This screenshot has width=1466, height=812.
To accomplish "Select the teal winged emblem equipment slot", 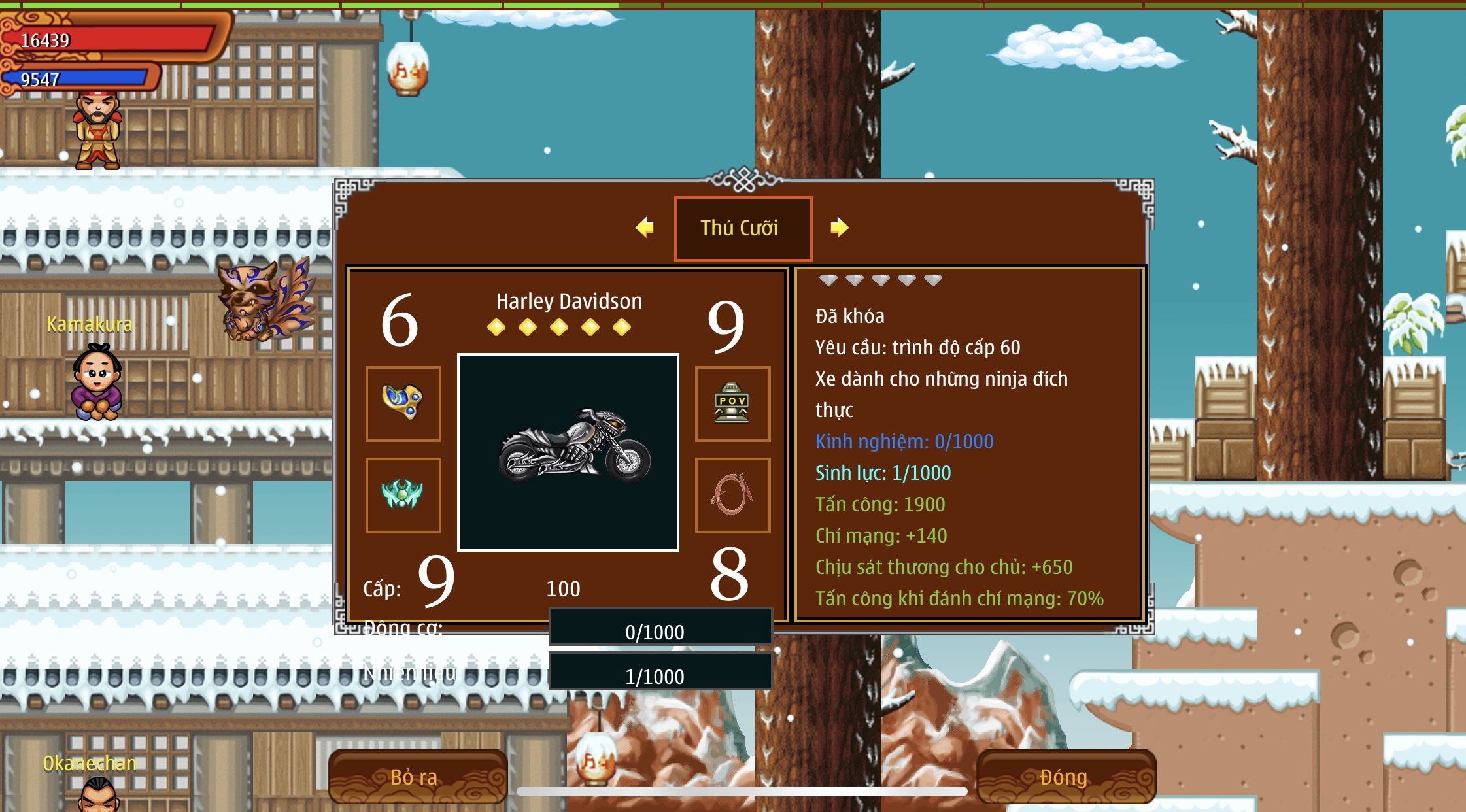I will click(403, 495).
